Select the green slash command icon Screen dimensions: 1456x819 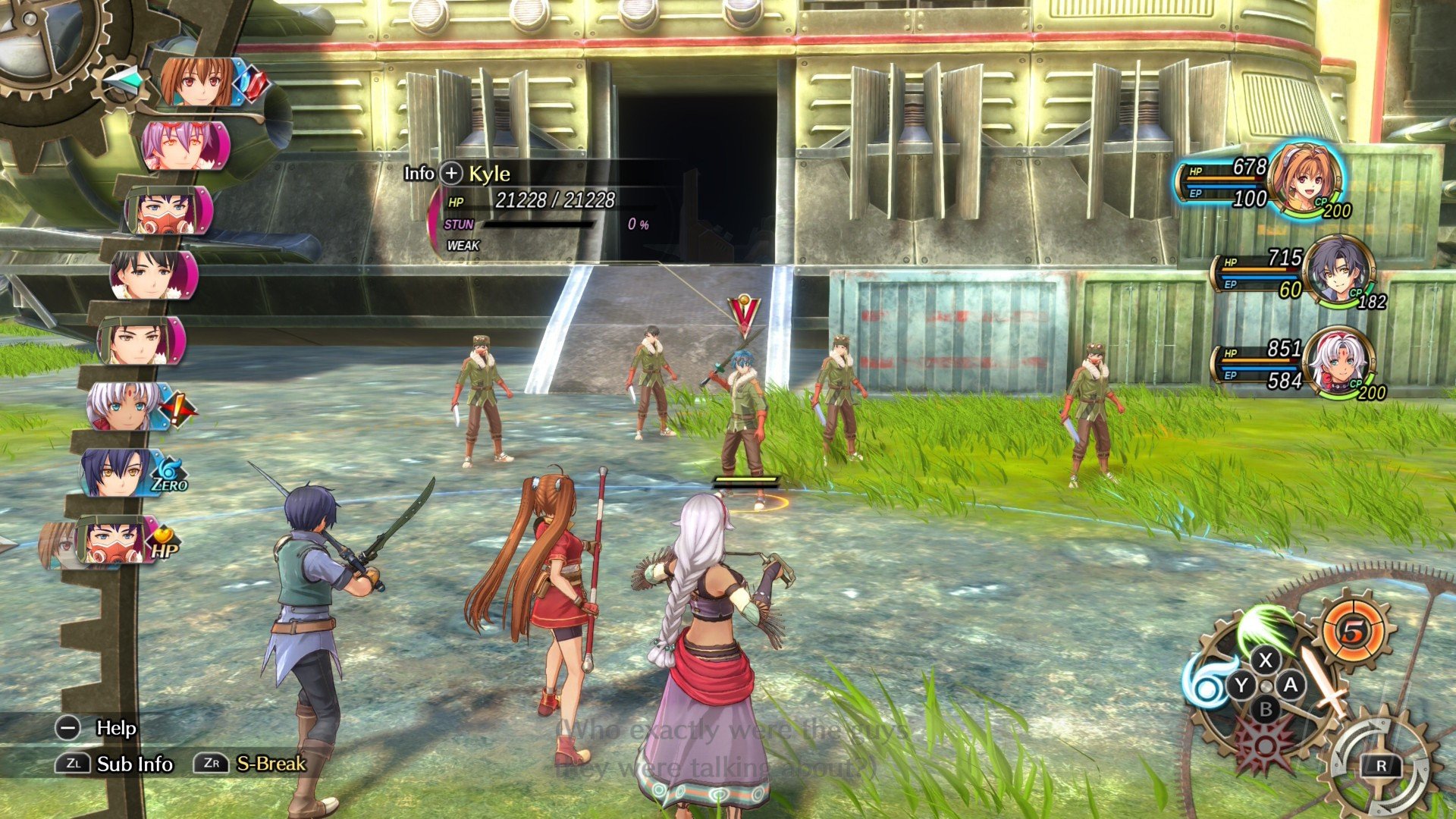coord(1264,626)
